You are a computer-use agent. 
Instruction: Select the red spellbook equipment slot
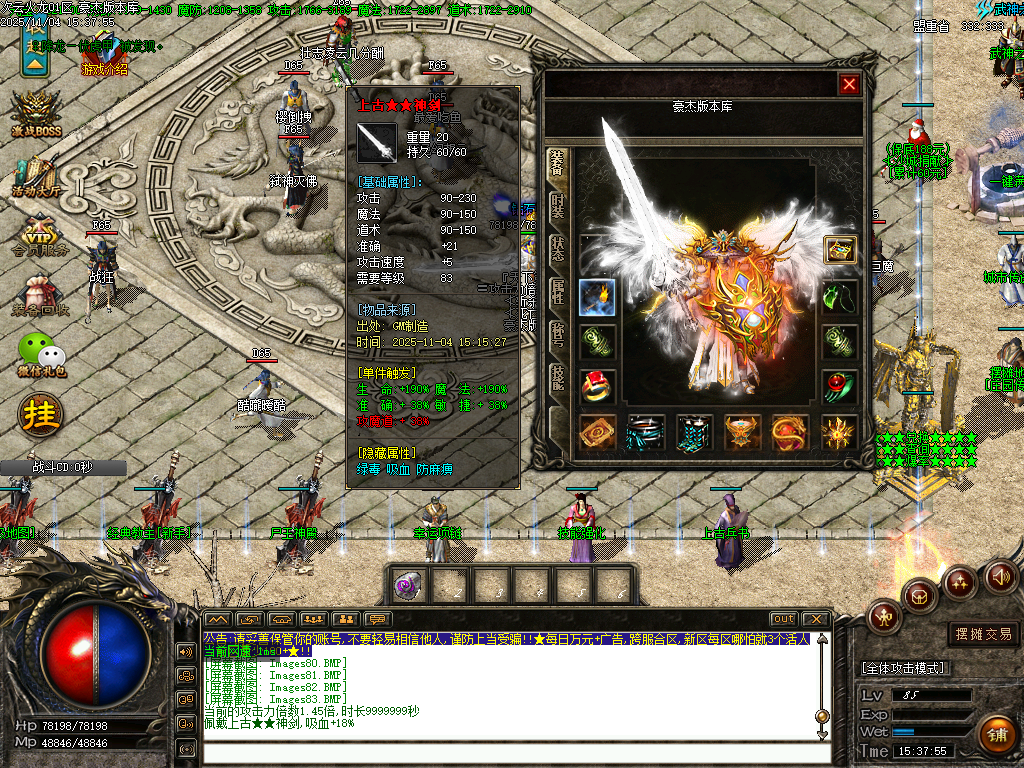[597, 433]
